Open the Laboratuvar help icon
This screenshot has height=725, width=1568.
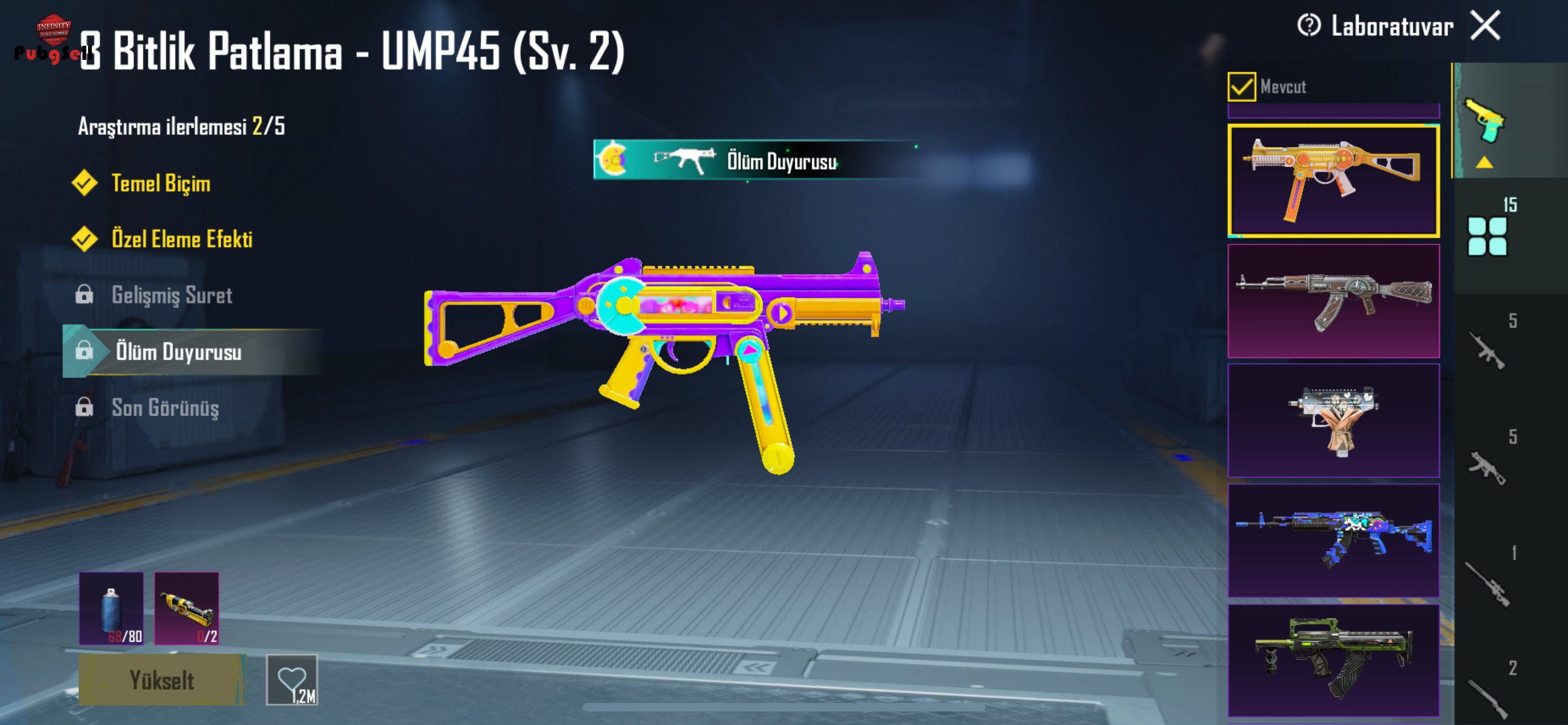point(1308,25)
